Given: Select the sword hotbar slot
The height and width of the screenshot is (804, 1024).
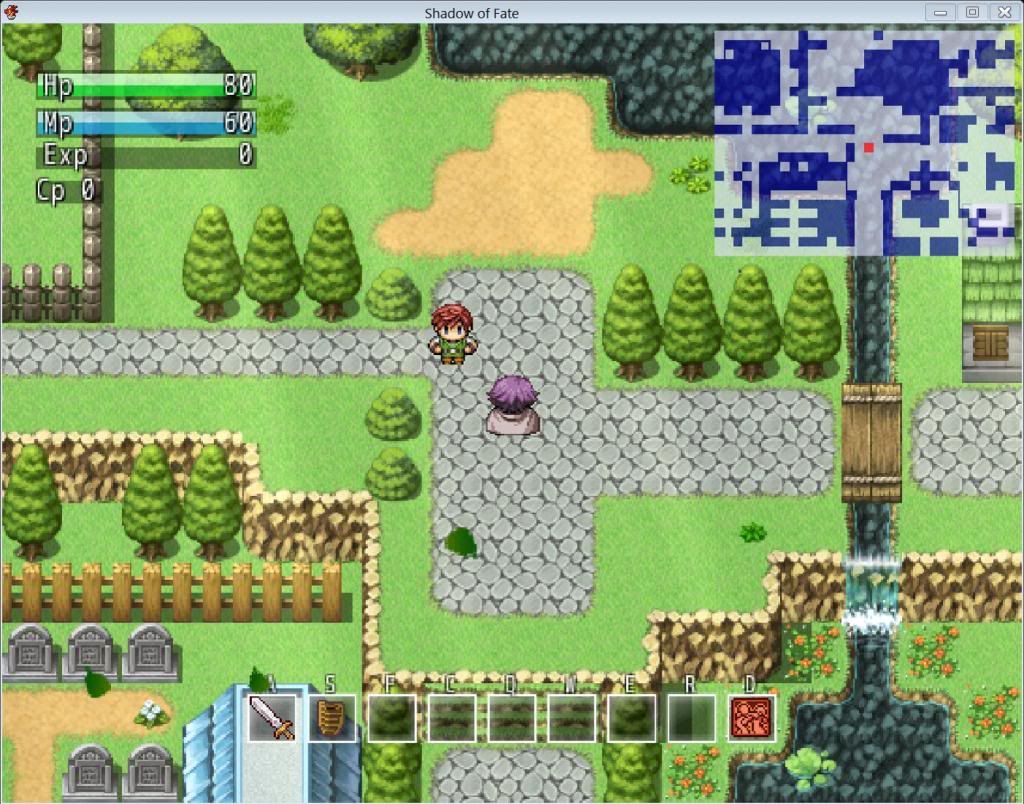Looking at the screenshot, I should (272, 717).
